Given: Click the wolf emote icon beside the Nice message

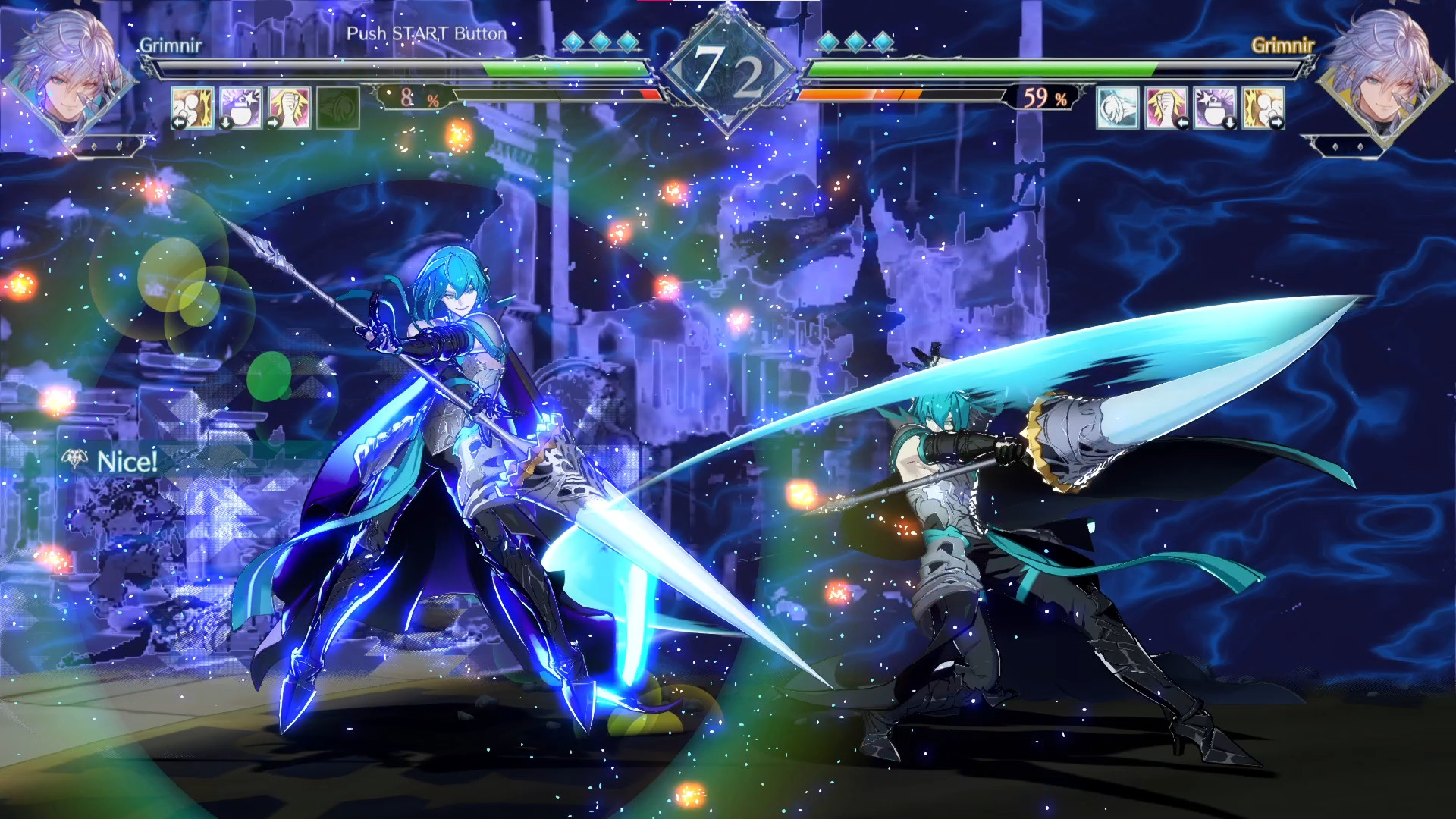Looking at the screenshot, I should [x=74, y=458].
